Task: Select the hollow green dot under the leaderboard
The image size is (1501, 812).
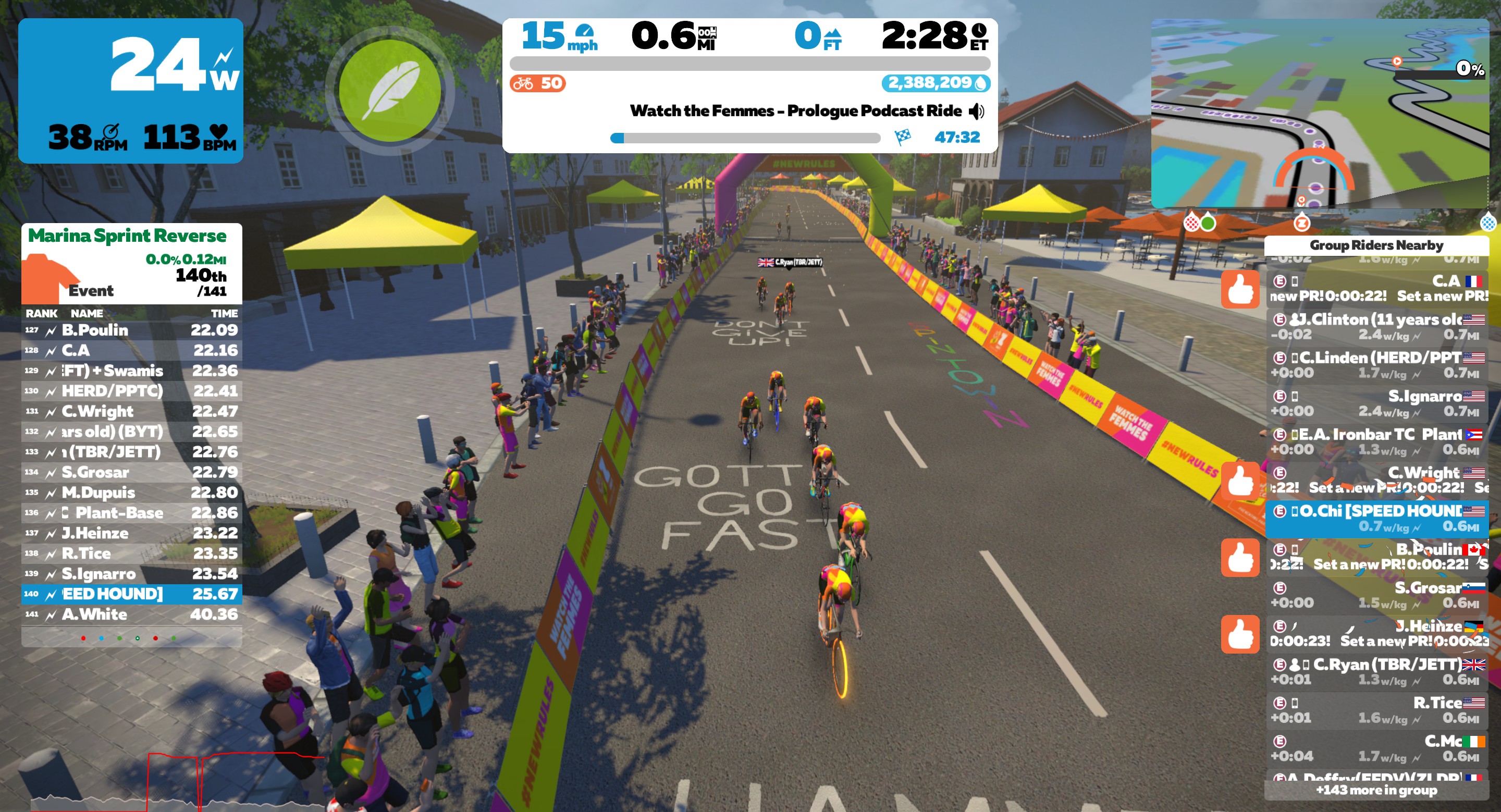Action: coord(138,638)
